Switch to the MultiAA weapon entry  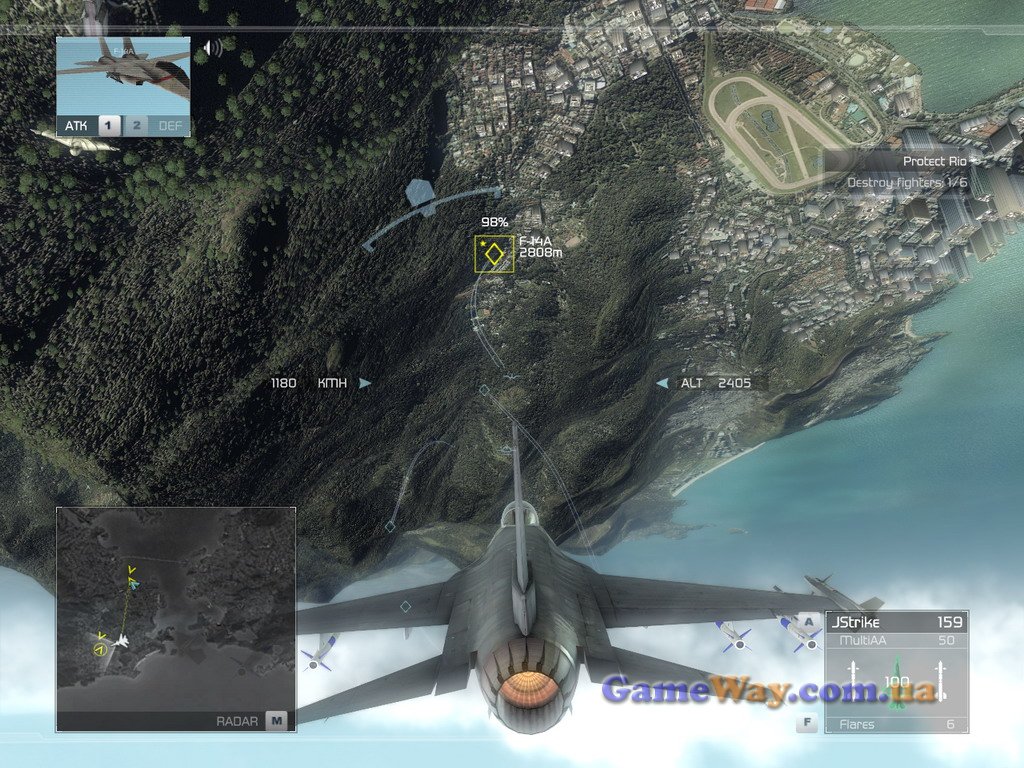[895, 639]
